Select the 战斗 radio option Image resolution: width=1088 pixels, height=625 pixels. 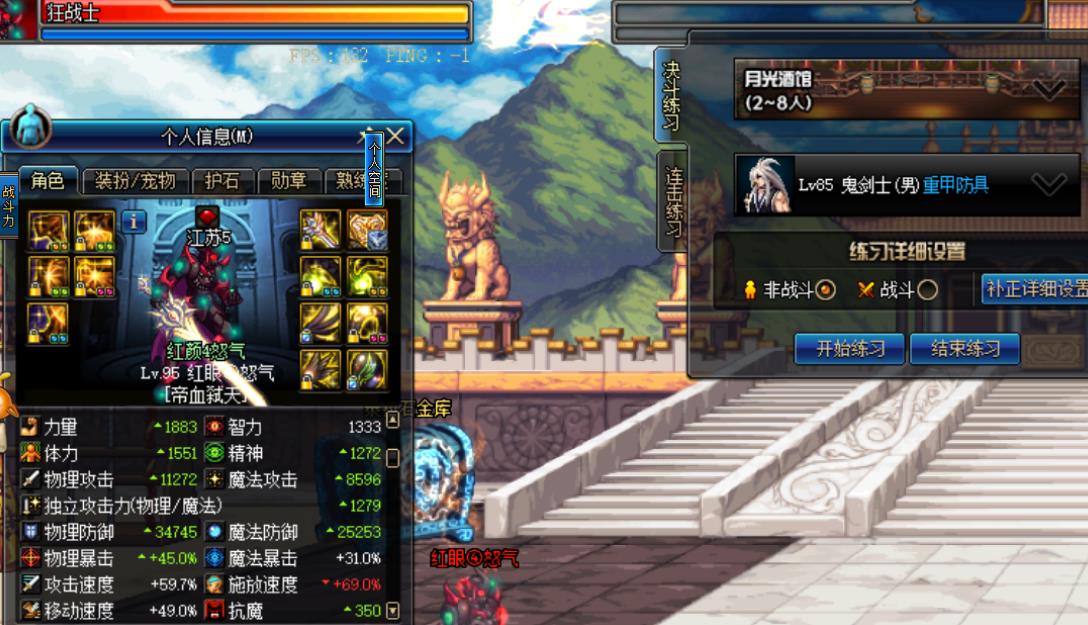[x=927, y=290]
